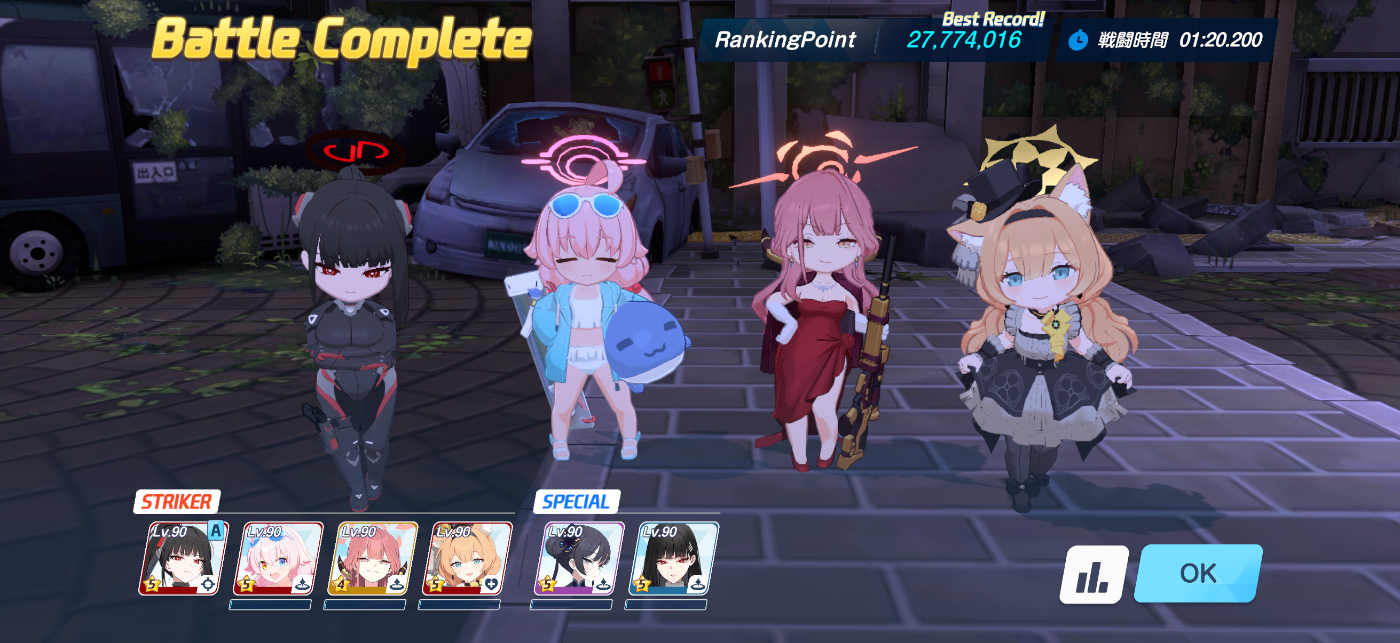Screen dimensions: 1400x643
Task: Open the battle statistics bar-chart button
Action: click(1094, 574)
